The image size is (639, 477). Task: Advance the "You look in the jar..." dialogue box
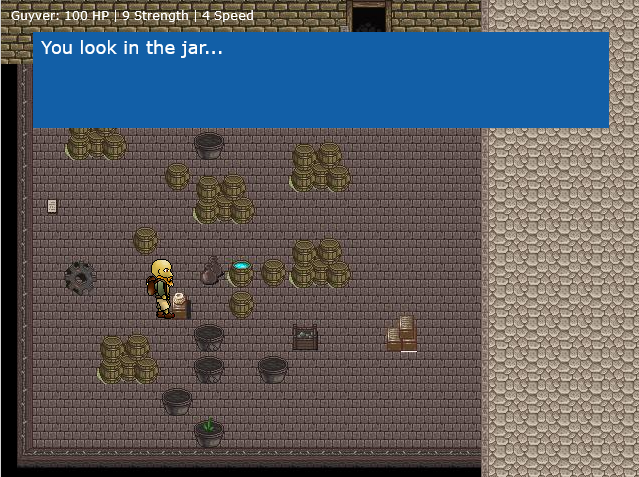coord(320,80)
